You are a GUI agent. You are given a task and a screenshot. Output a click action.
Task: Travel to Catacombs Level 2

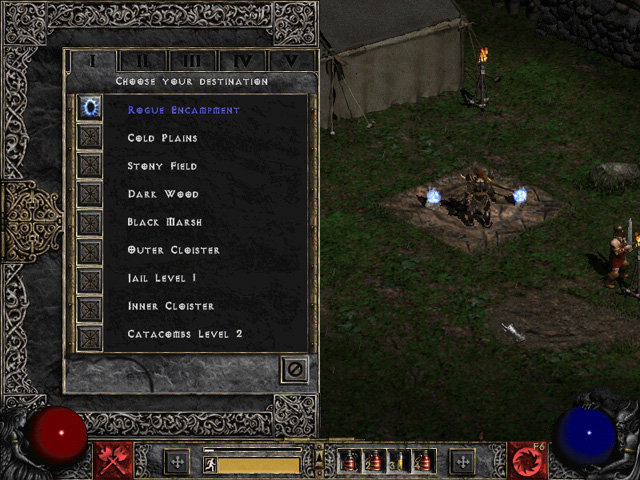click(x=185, y=334)
